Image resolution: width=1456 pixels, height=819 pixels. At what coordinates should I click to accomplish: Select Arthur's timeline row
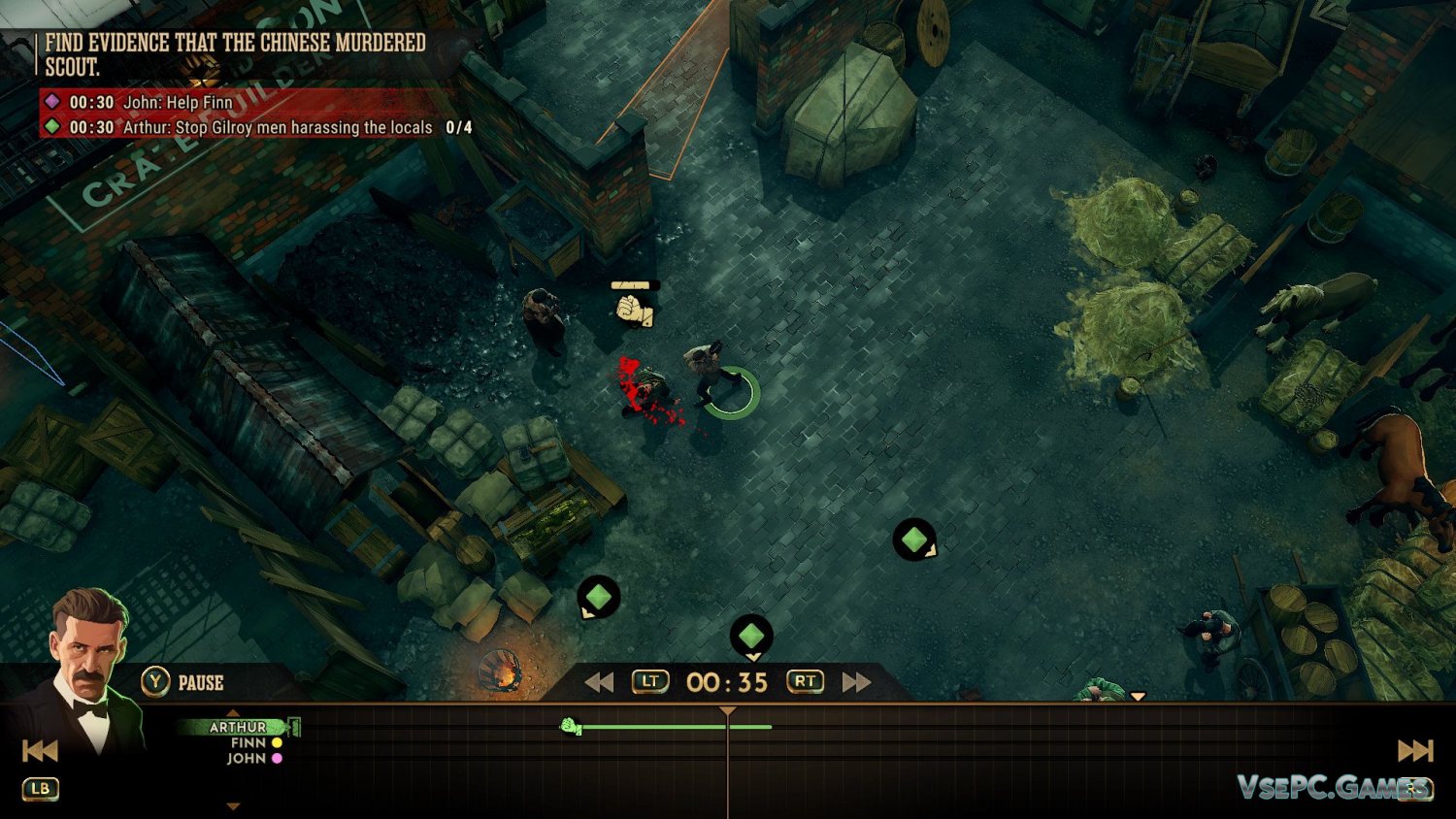tap(239, 726)
